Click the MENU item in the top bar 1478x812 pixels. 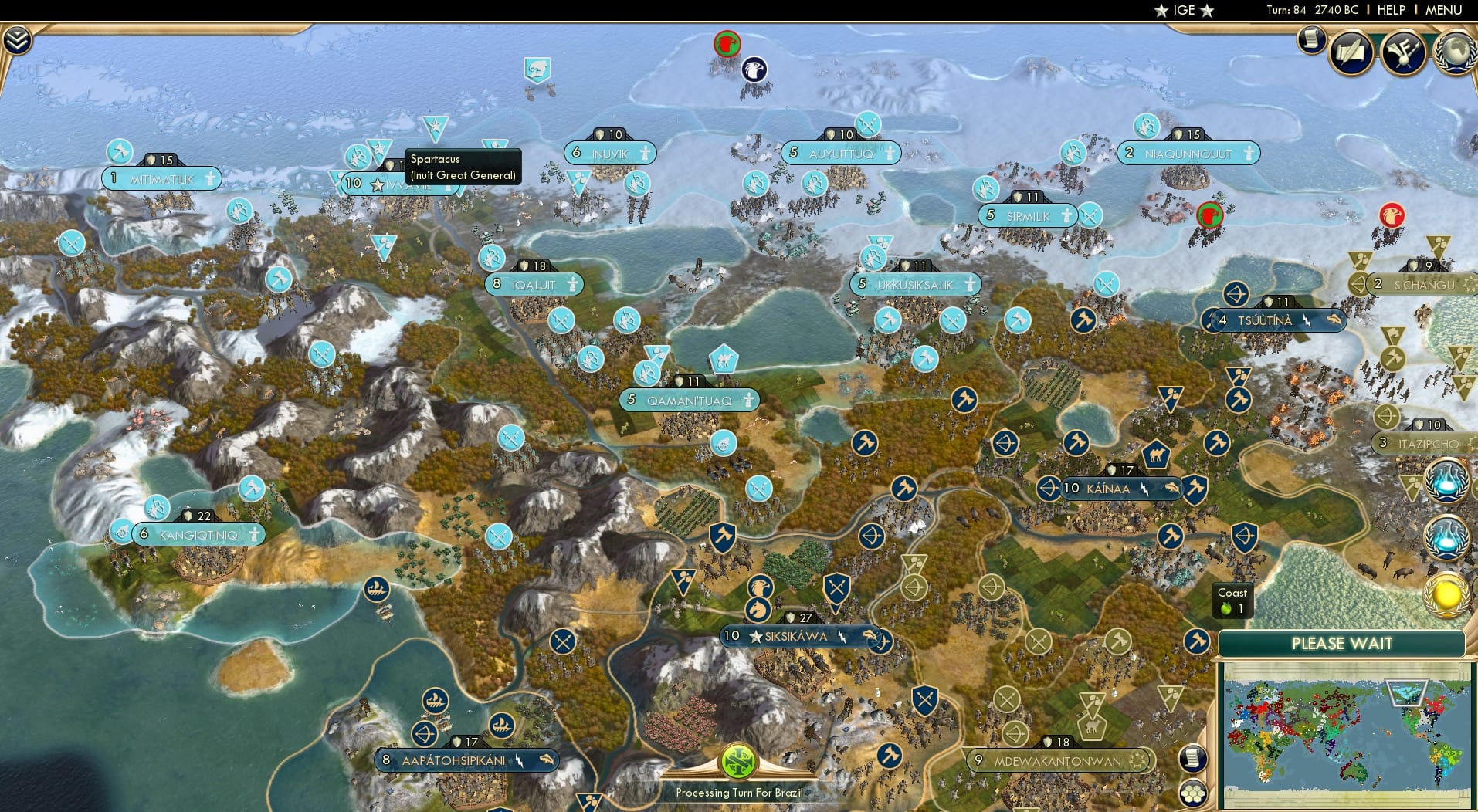pos(1442,10)
